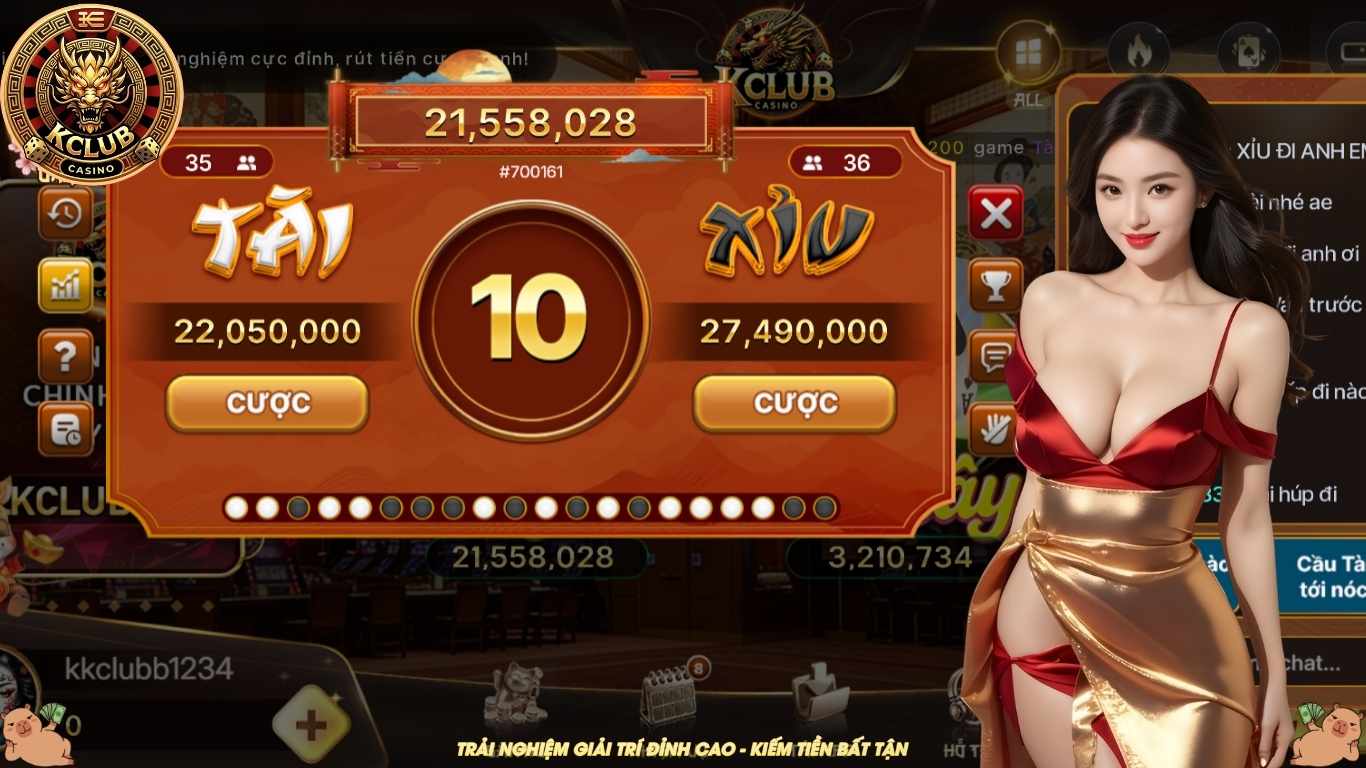Click the raised hand gesture icon

(992, 425)
